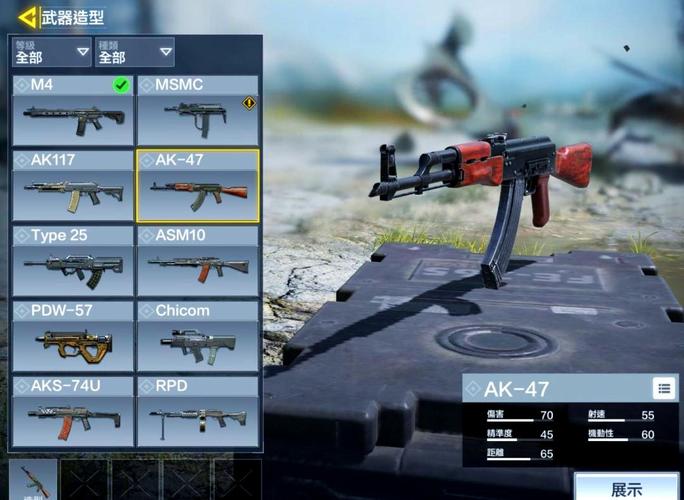
Task: Select the AKS-74U weapon tile
Action: 73,411
